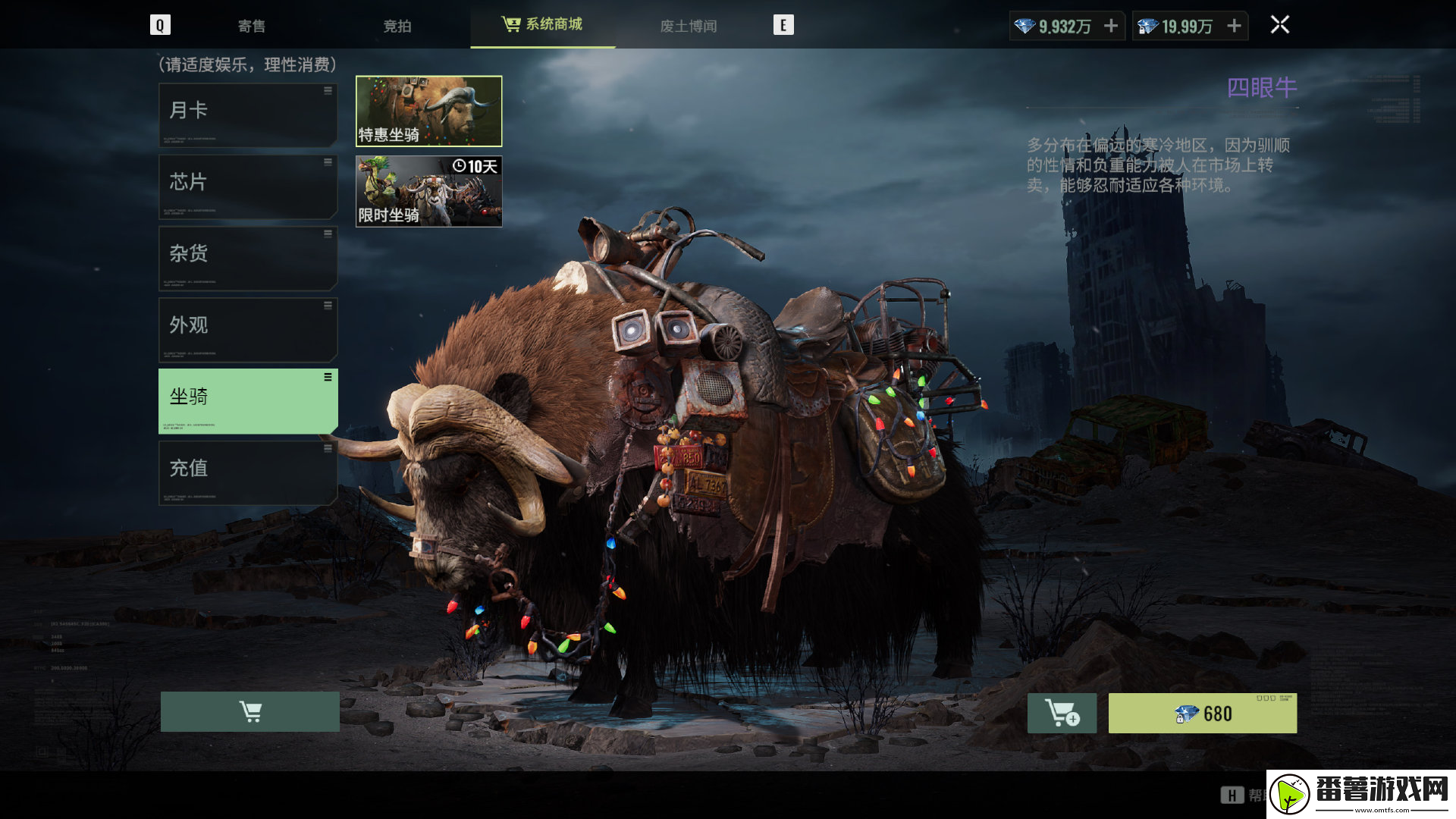The height and width of the screenshot is (819, 1456).
Task: View the 限时坐骑 limited-time mounts
Action: coord(428,191)
